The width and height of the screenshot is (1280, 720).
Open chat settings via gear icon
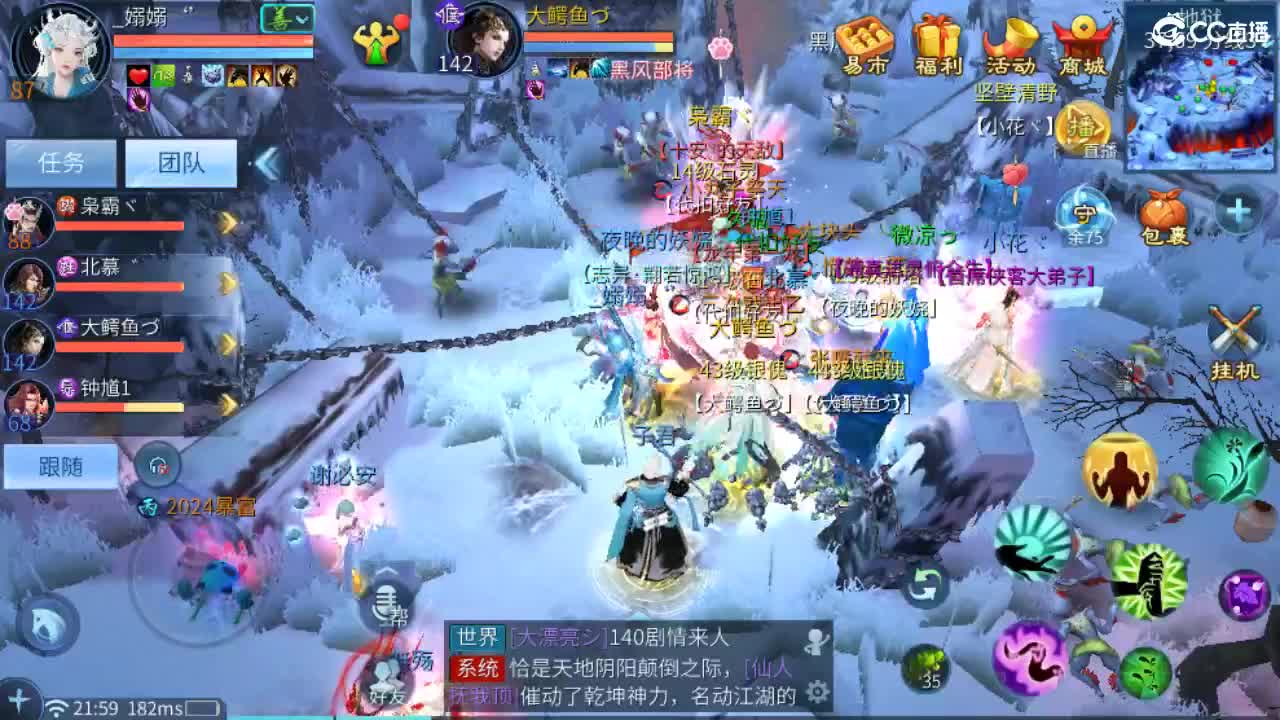(819, 691)
